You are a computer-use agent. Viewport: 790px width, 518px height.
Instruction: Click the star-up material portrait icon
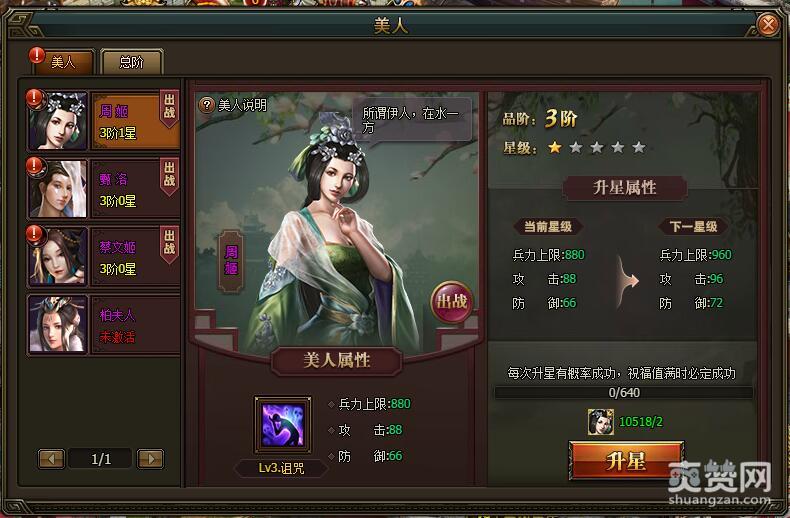602,422
